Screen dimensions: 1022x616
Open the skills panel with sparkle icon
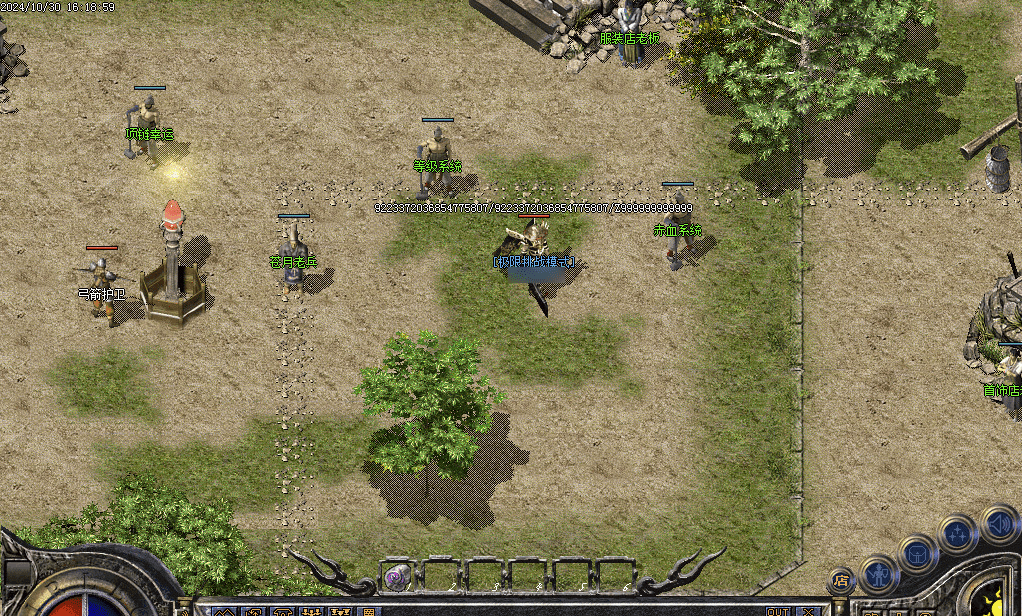pyautogui.click(x=958, y=533)
